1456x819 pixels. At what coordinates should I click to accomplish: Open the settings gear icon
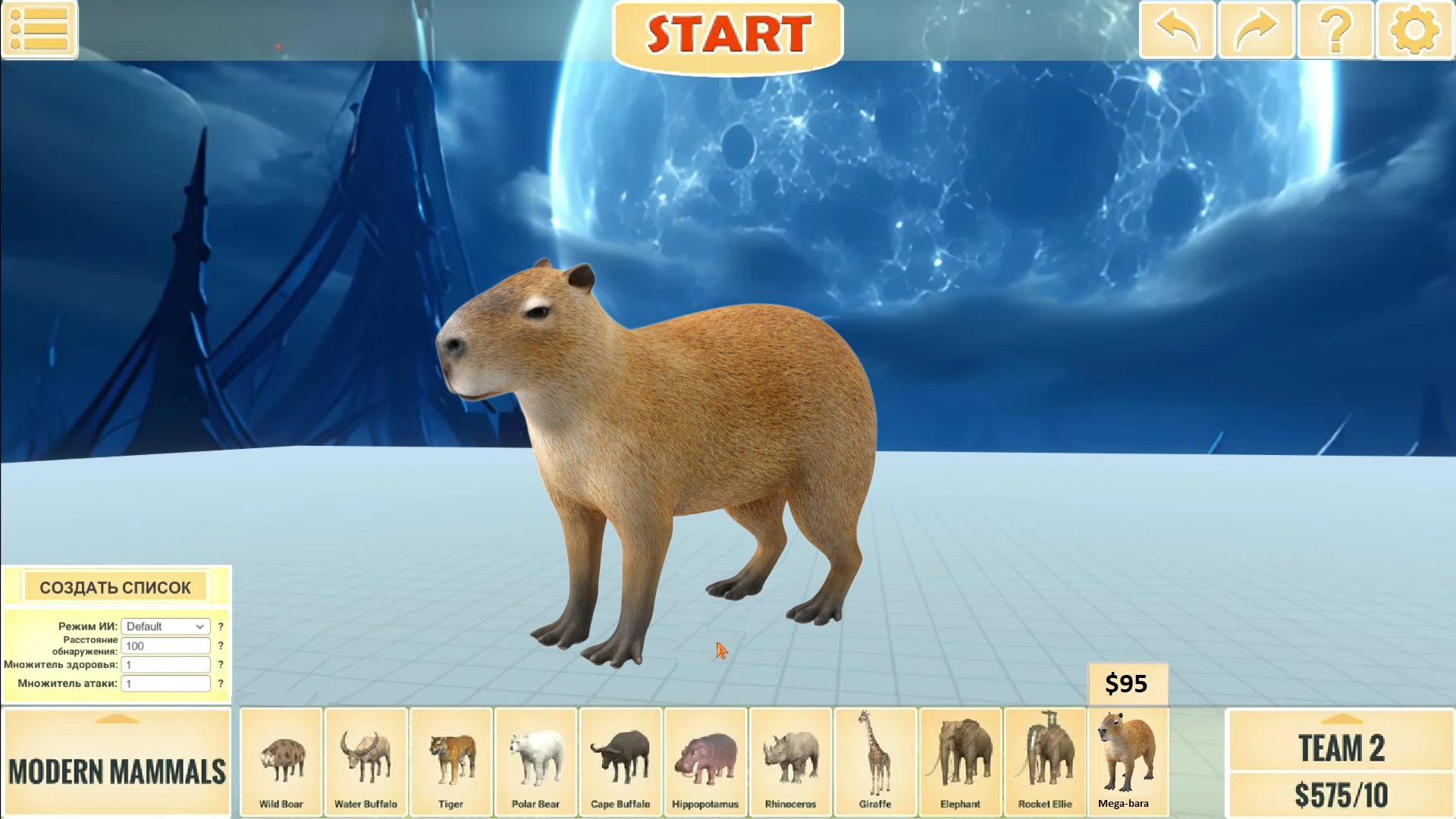tap(1414, 30)
